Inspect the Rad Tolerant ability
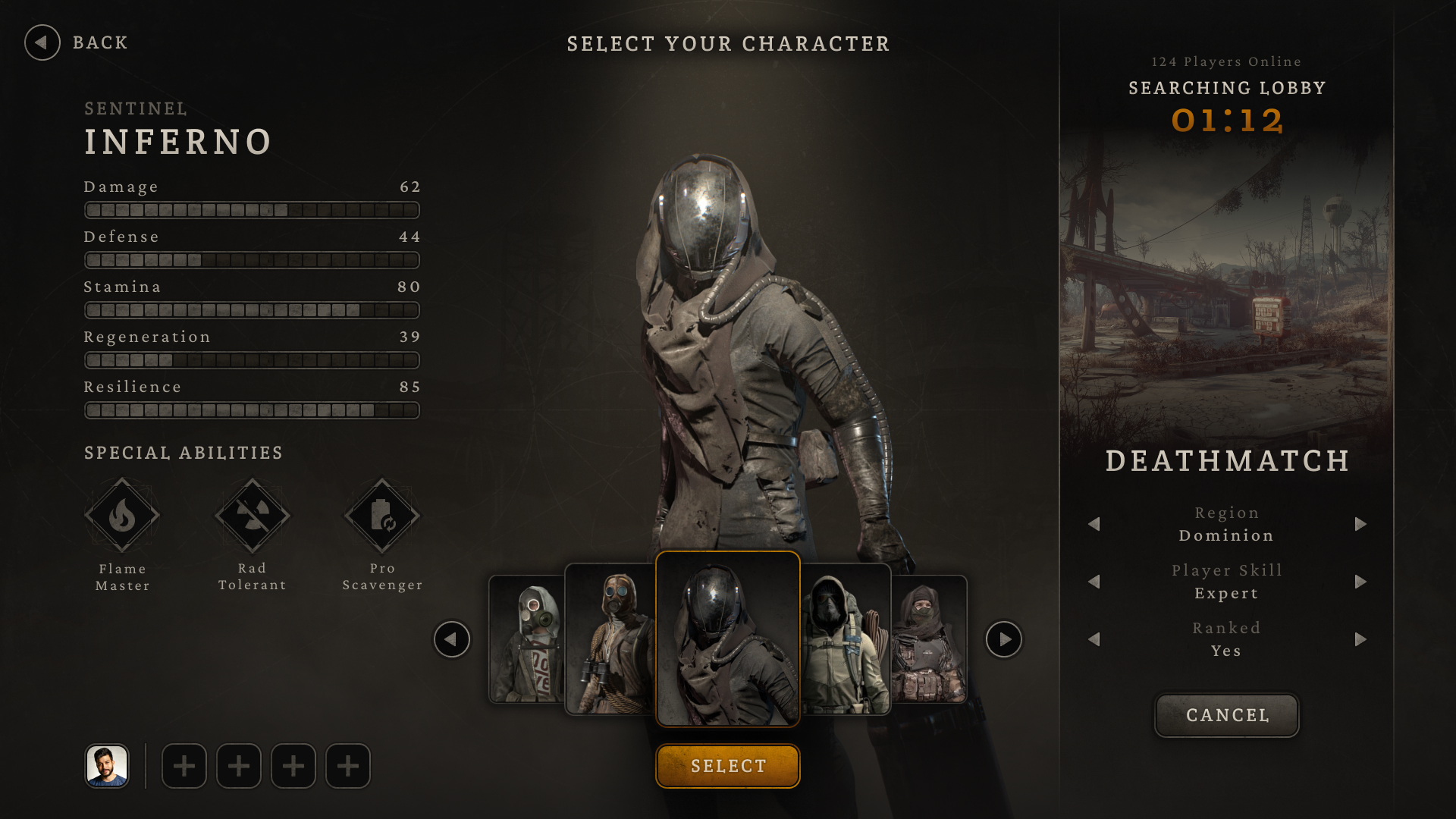Image resolution: width=1456 pixels, height=819 pixels. (x=253, y=516)
